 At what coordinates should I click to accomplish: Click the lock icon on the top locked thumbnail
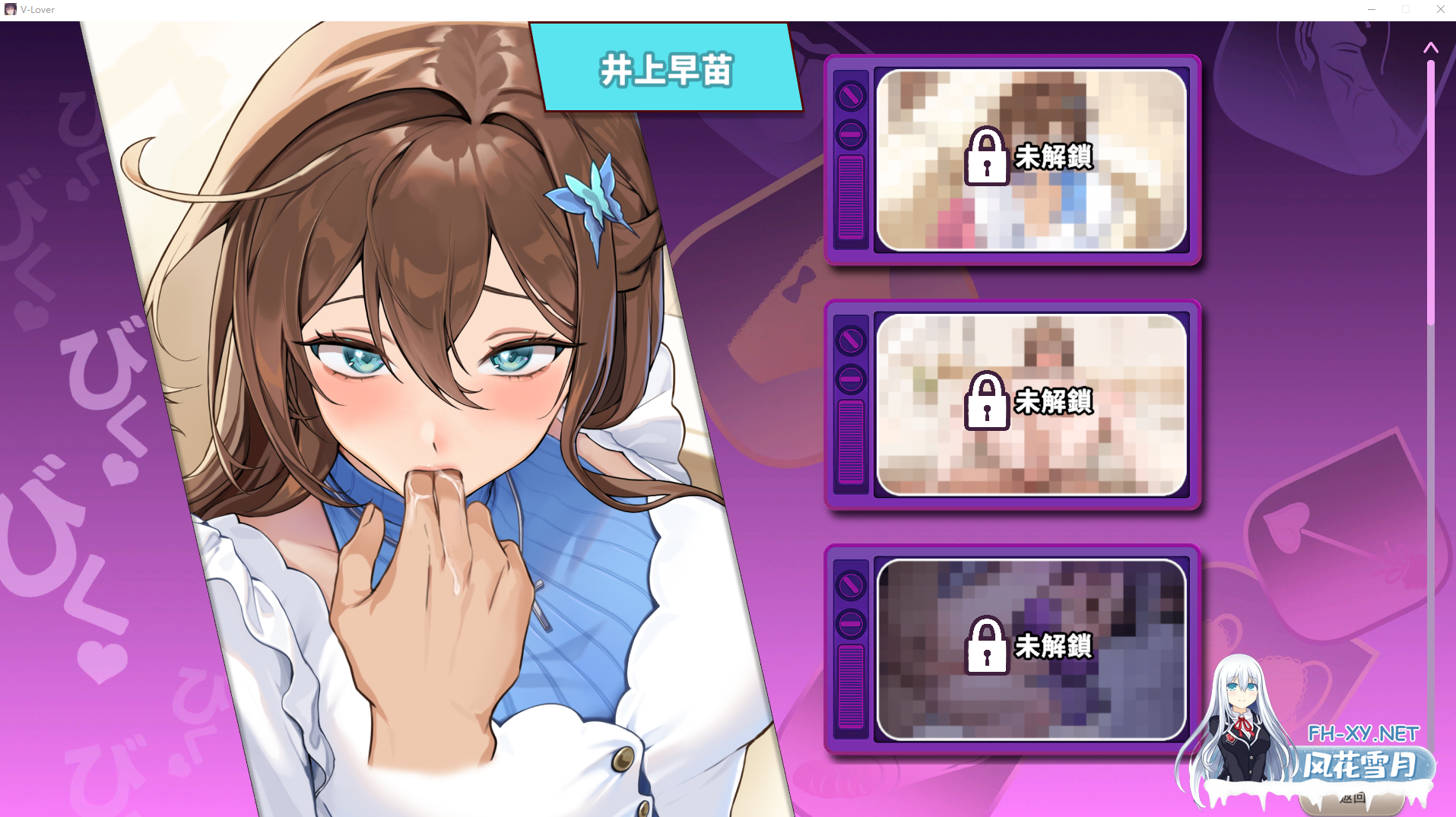[988, 157]
